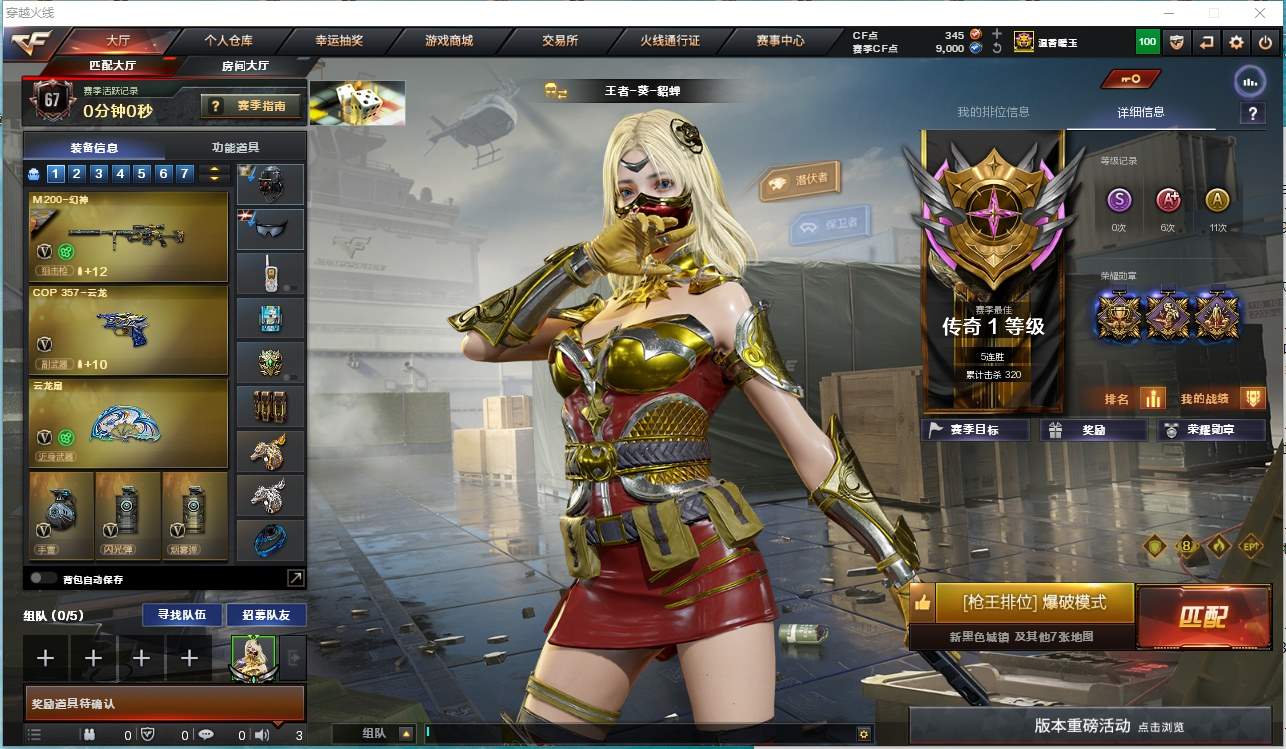Open the 赛季目标 panel
This screenshot has height=749, width=1286.
point(974,430)
